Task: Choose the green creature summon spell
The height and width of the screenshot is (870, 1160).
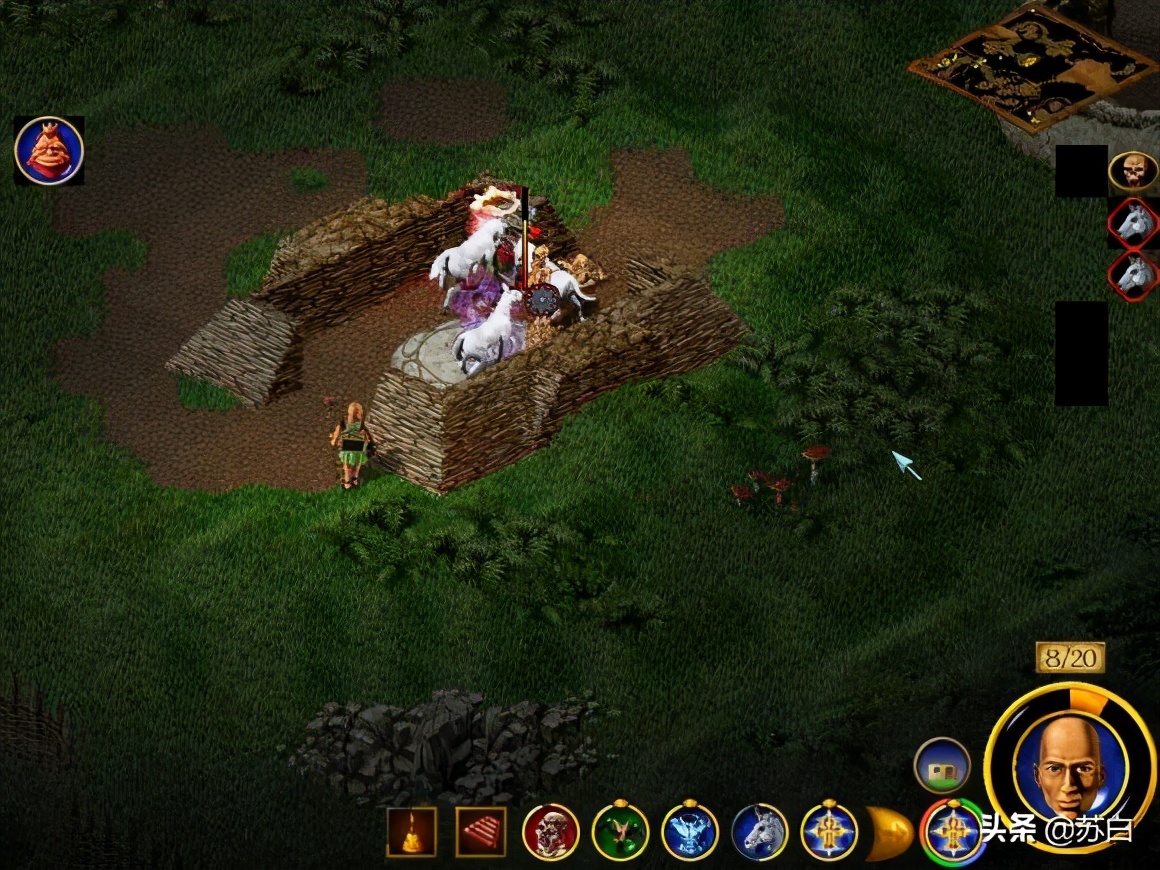Action: coord(621,832)
